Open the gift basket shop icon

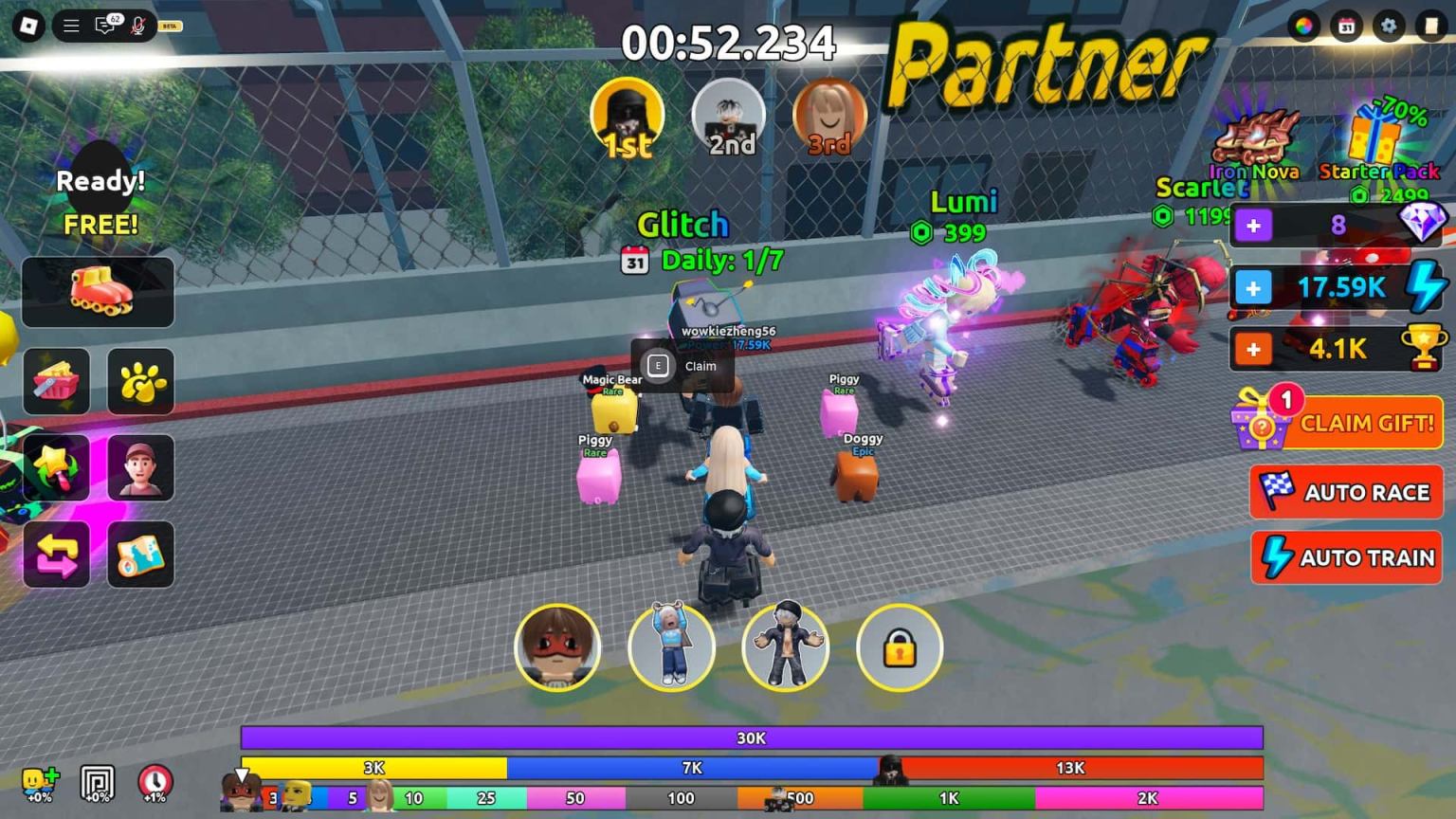click(x=56, y=381)
